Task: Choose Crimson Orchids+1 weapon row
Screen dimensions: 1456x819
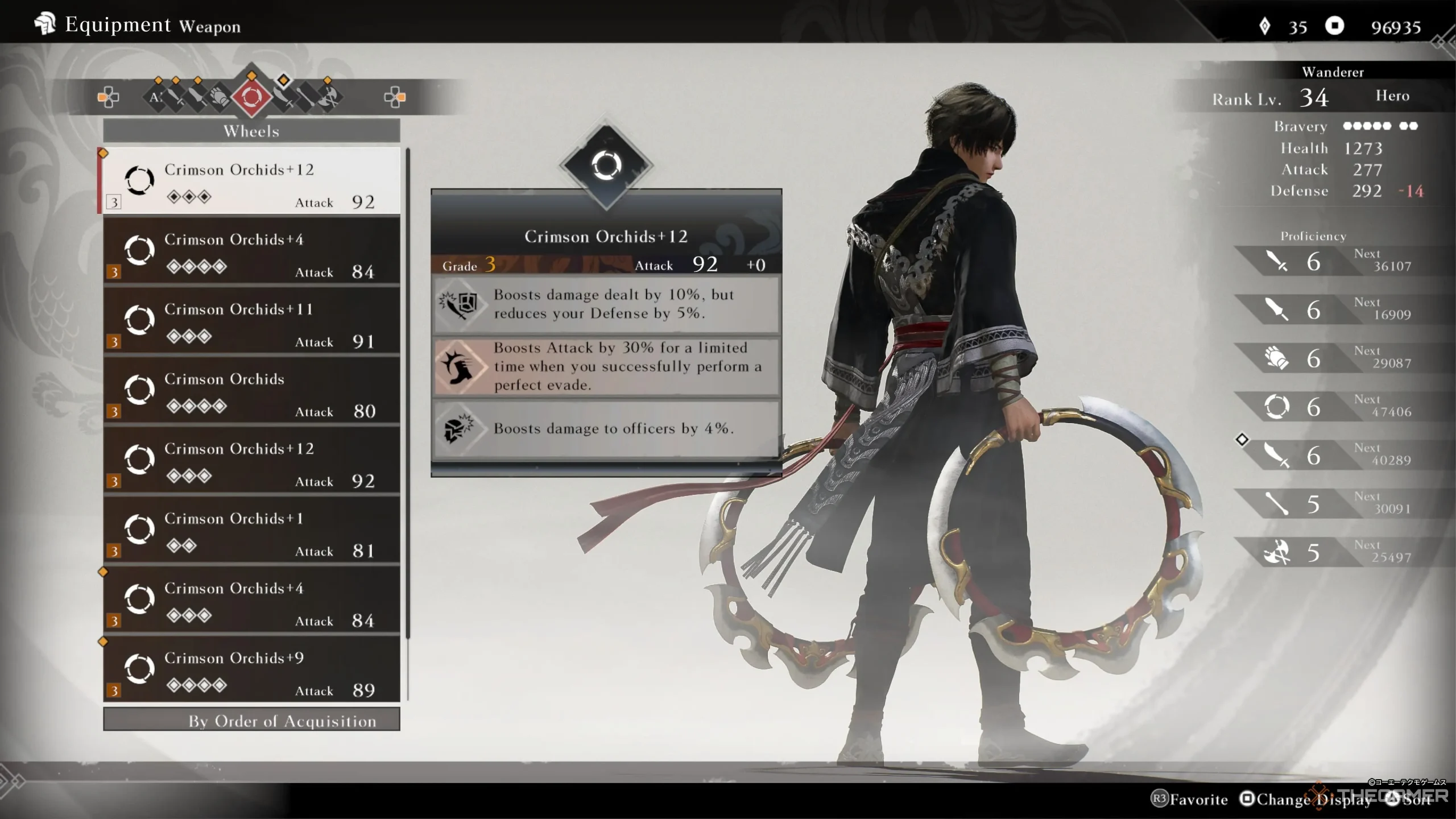Action: tap(251, 530)
